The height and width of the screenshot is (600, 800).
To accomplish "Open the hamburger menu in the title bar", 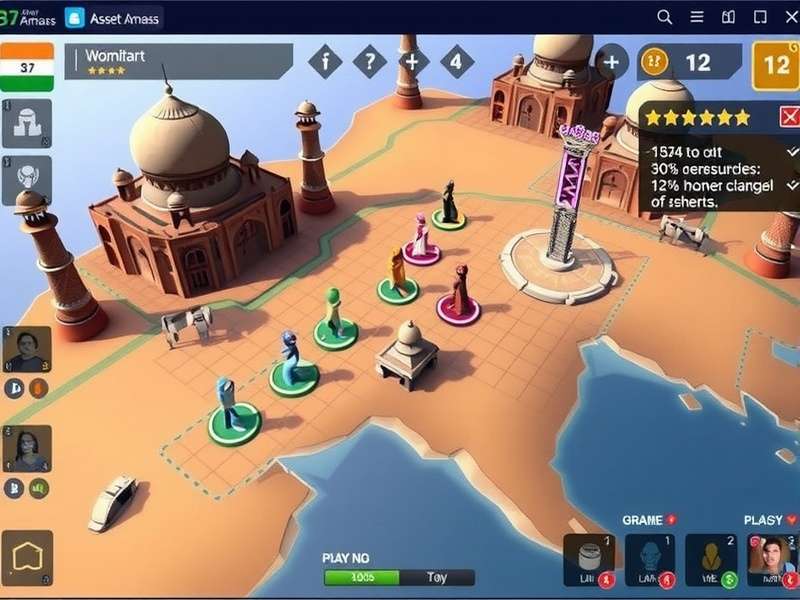I will [697, 17].
